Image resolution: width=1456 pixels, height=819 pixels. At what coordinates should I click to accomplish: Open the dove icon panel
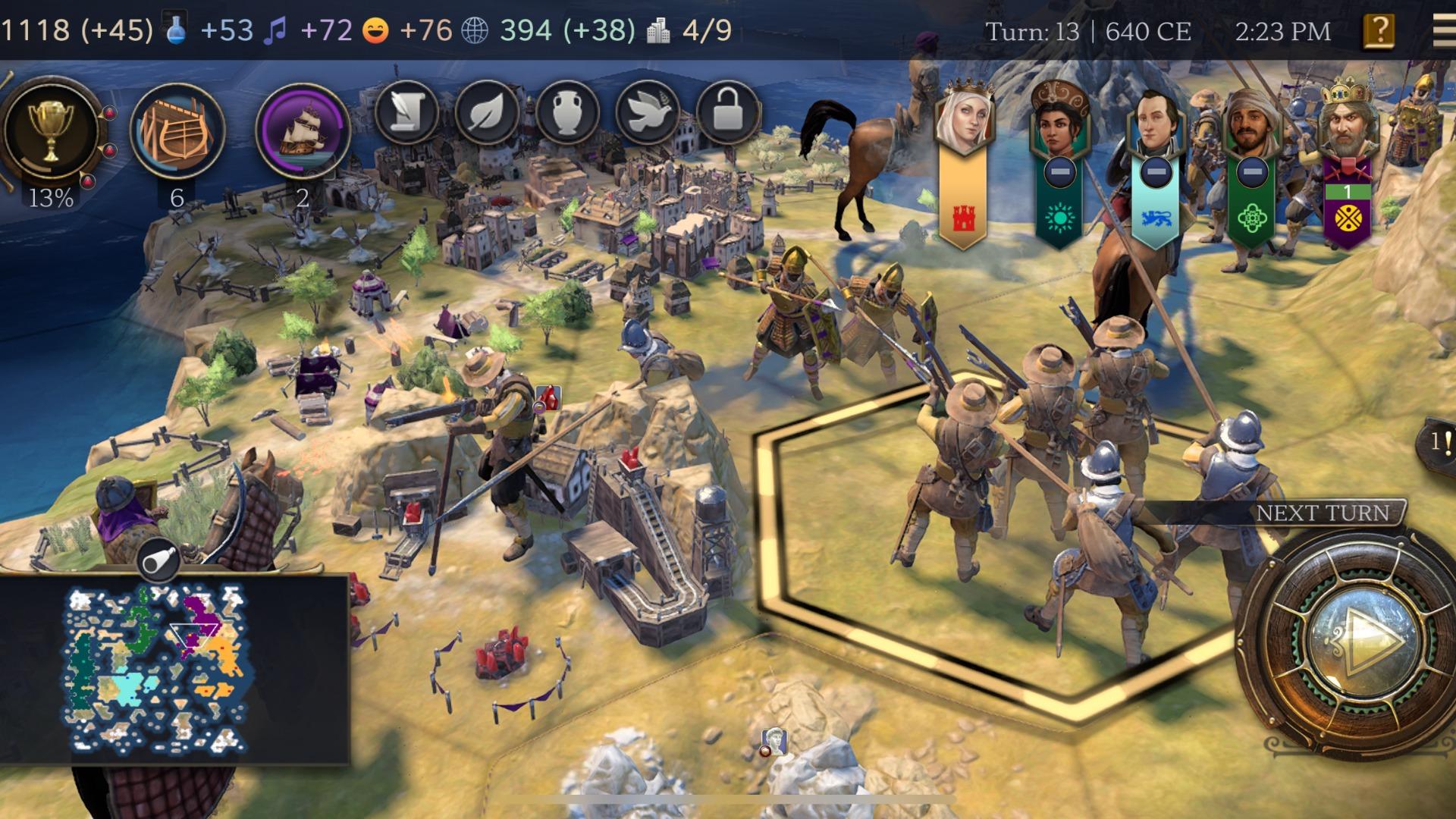647,114
